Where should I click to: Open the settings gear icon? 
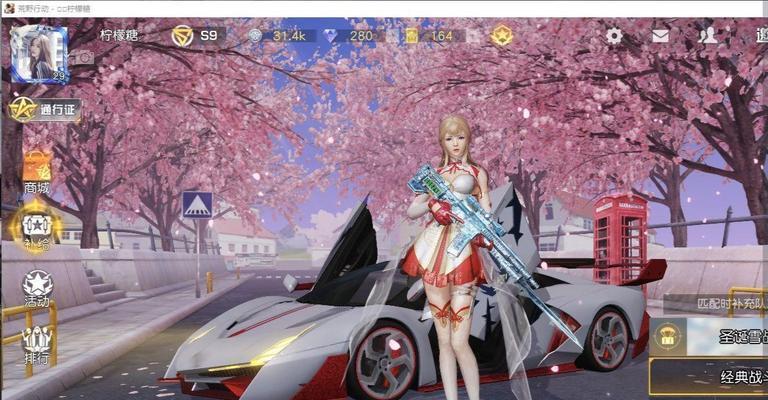tap(614, 36)
